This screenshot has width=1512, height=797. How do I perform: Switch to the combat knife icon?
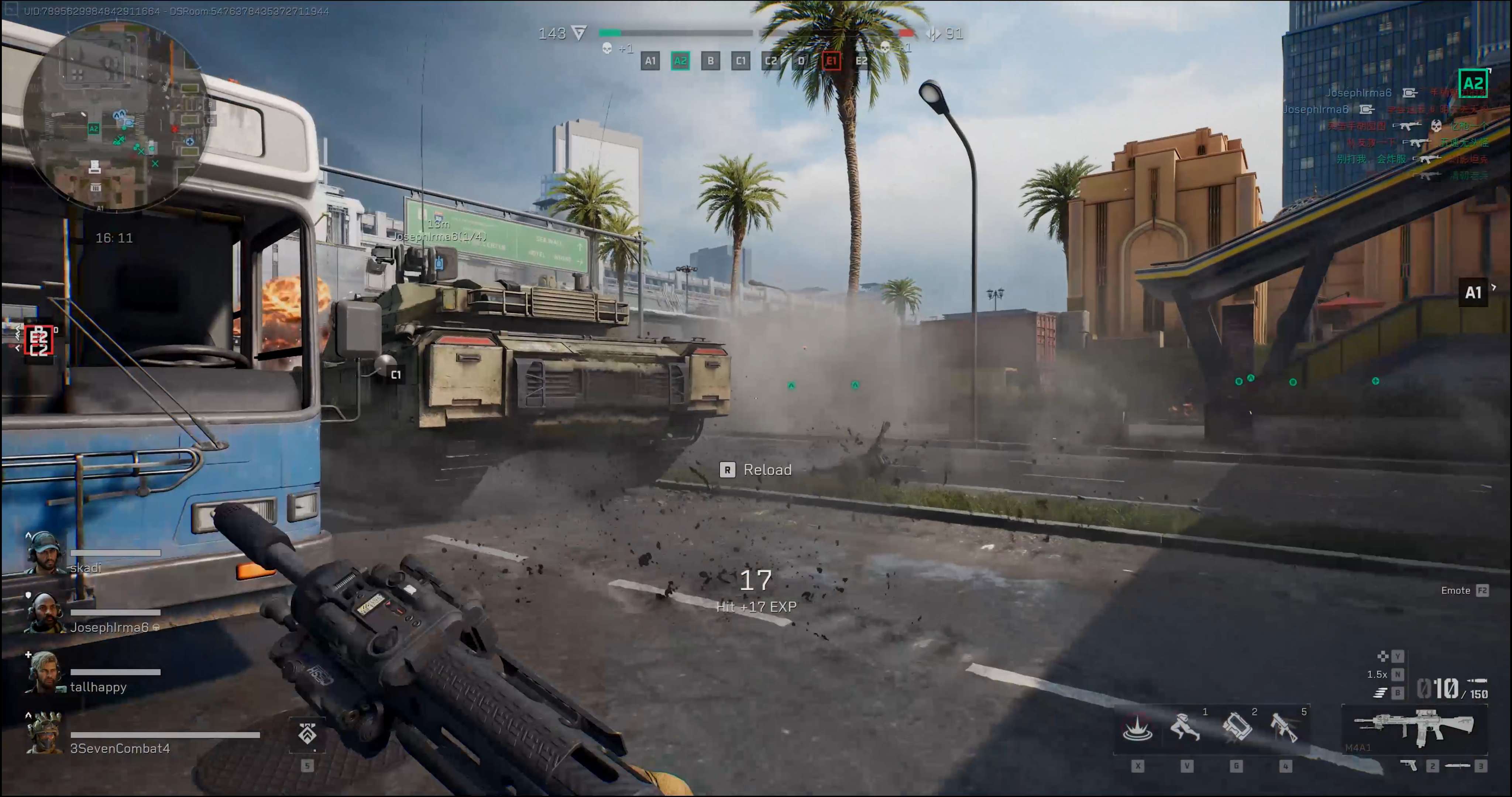1458,765
